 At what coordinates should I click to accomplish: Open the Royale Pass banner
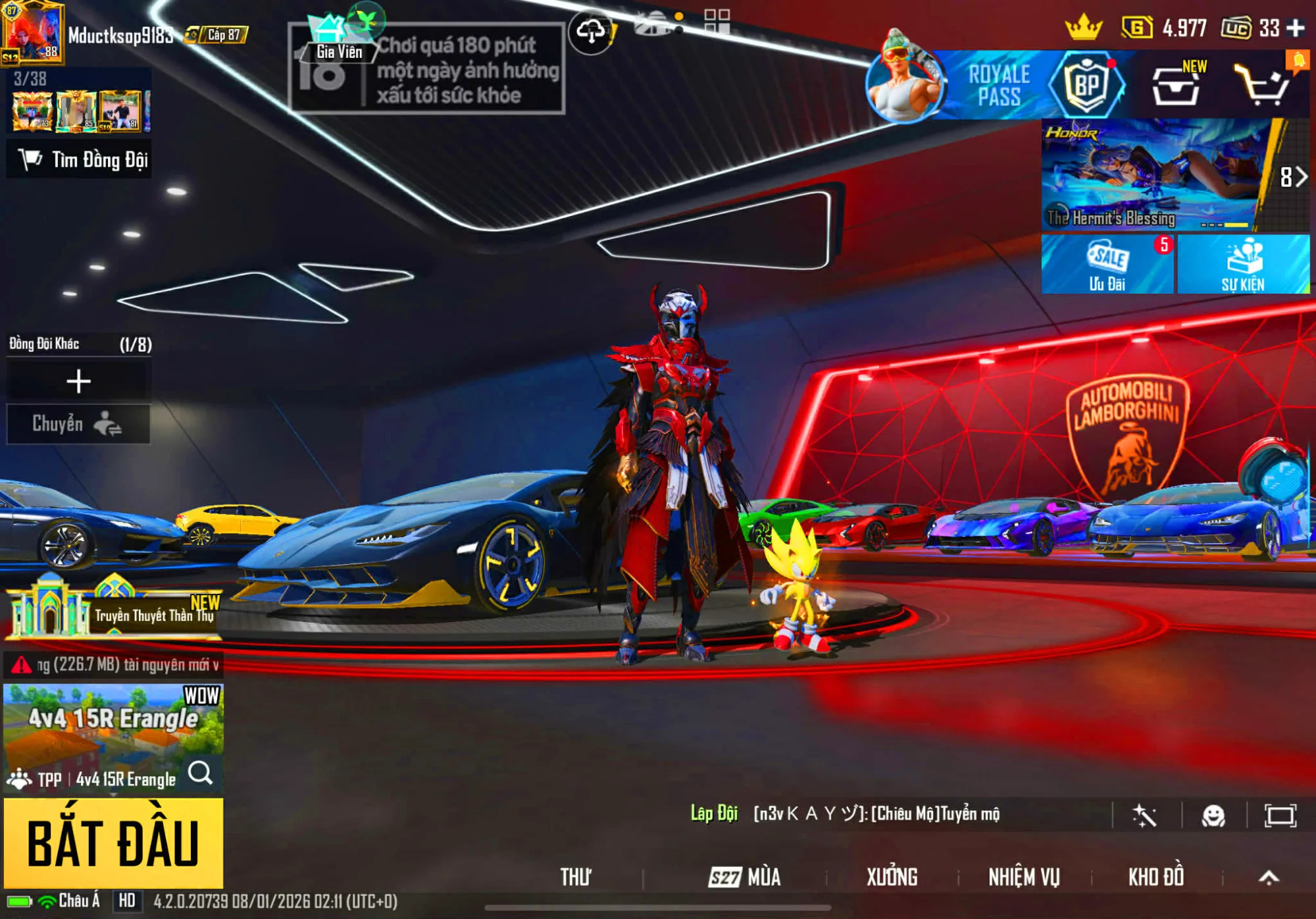(999, 86)
